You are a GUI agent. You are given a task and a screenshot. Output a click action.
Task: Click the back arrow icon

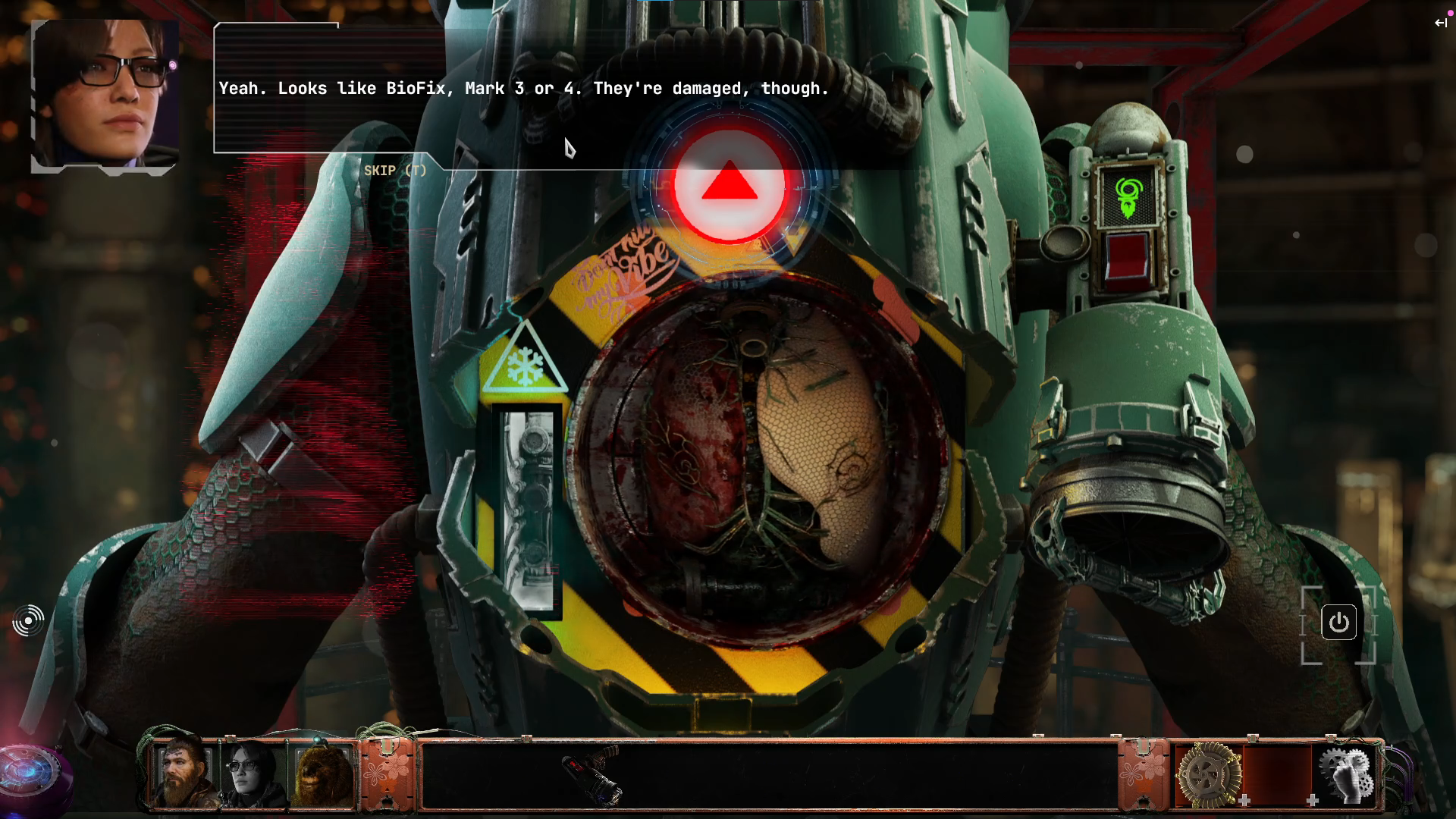(1440, 23)
